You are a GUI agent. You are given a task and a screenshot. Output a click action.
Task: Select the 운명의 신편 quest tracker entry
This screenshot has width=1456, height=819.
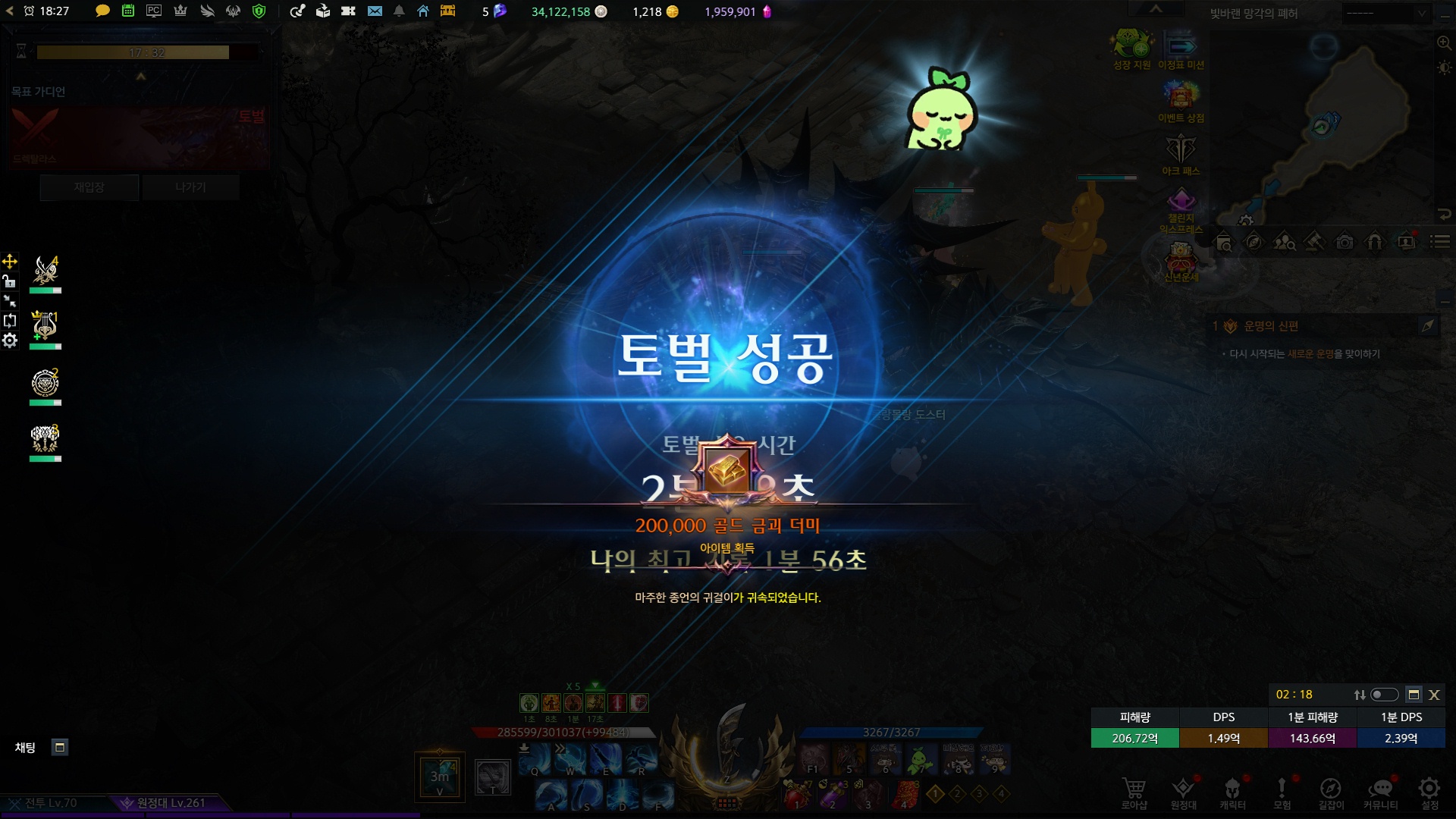point(1271,326)
